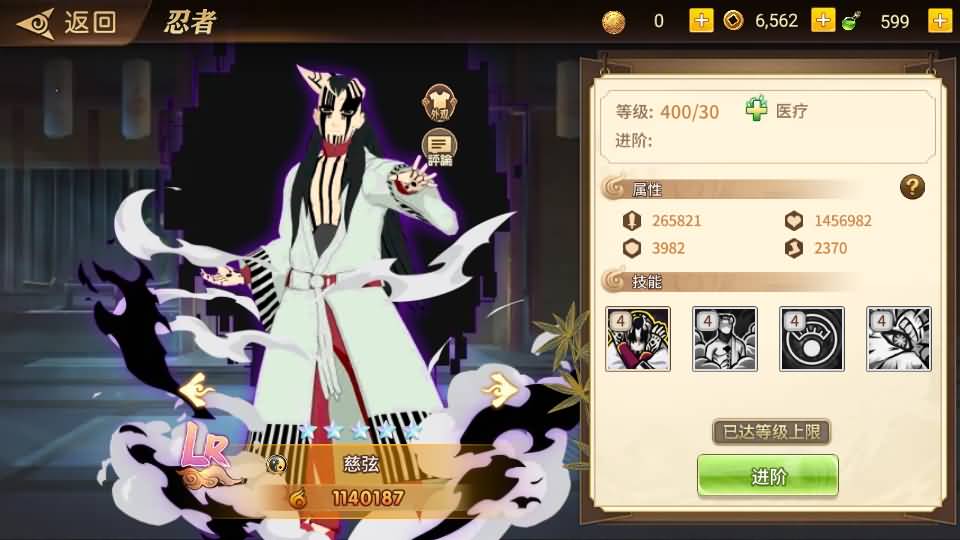Show attribute help via question mark
This screenshot has width=960, height=540.
click(x=911, y=186)
